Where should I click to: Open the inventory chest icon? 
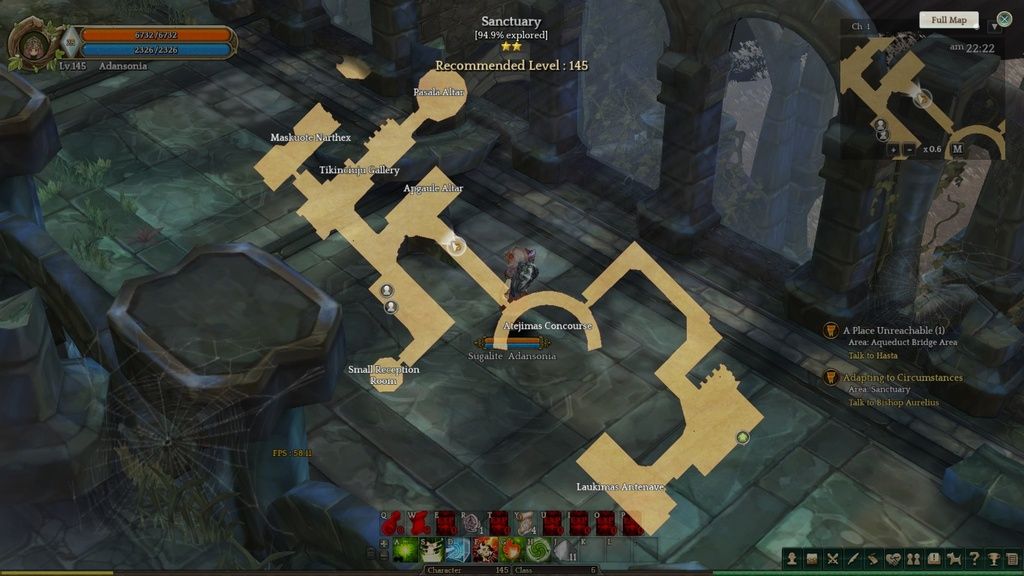pyautogui.click(x=813, y=559)
